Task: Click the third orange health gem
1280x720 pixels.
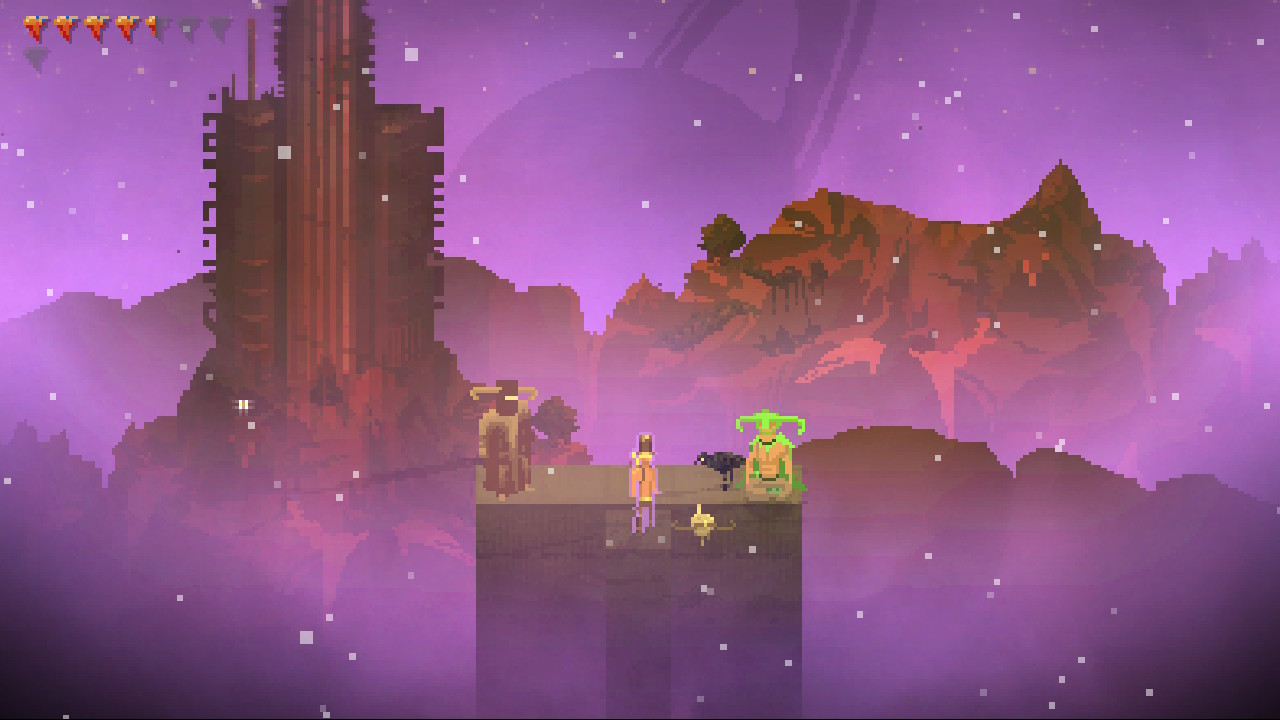Action: [95, 25]
